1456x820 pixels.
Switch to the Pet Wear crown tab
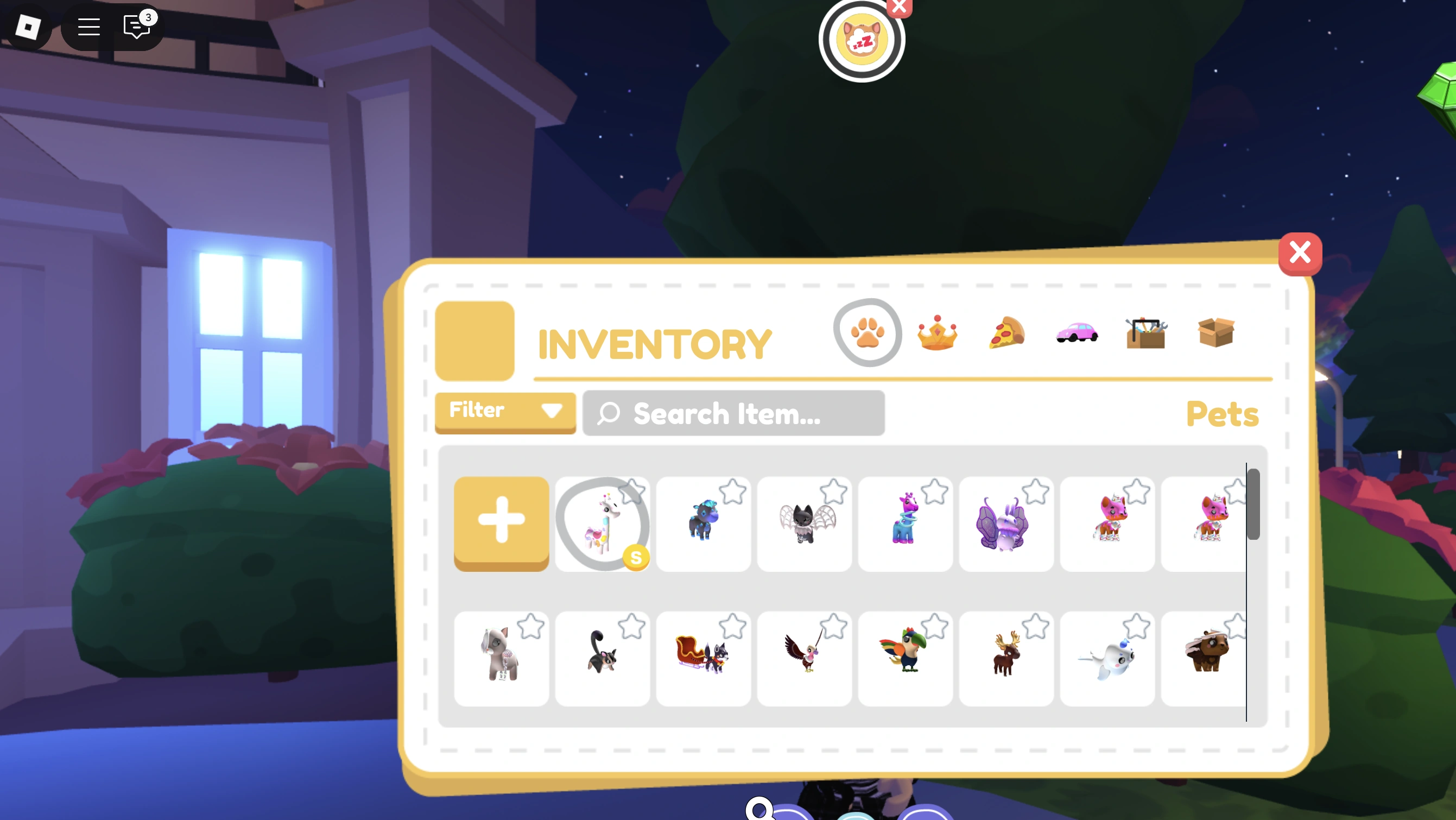pos(936,333)
